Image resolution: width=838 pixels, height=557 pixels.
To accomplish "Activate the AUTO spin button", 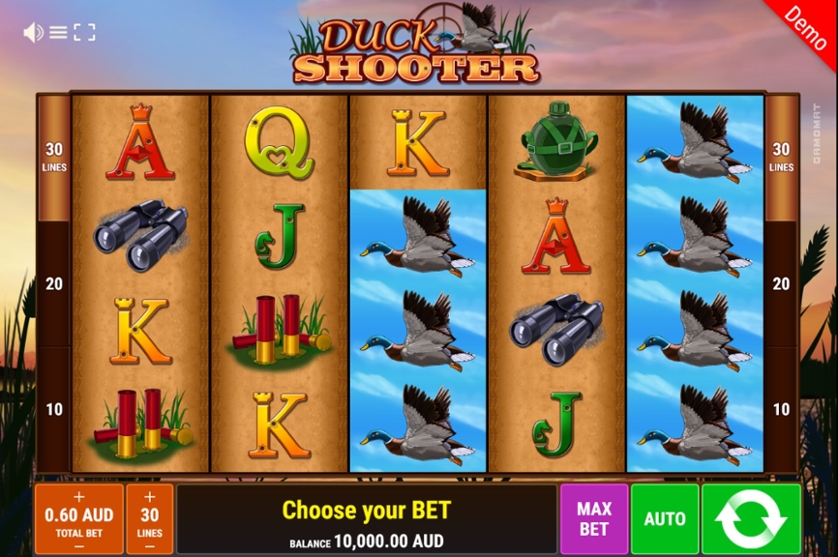I will pos(665,519).
